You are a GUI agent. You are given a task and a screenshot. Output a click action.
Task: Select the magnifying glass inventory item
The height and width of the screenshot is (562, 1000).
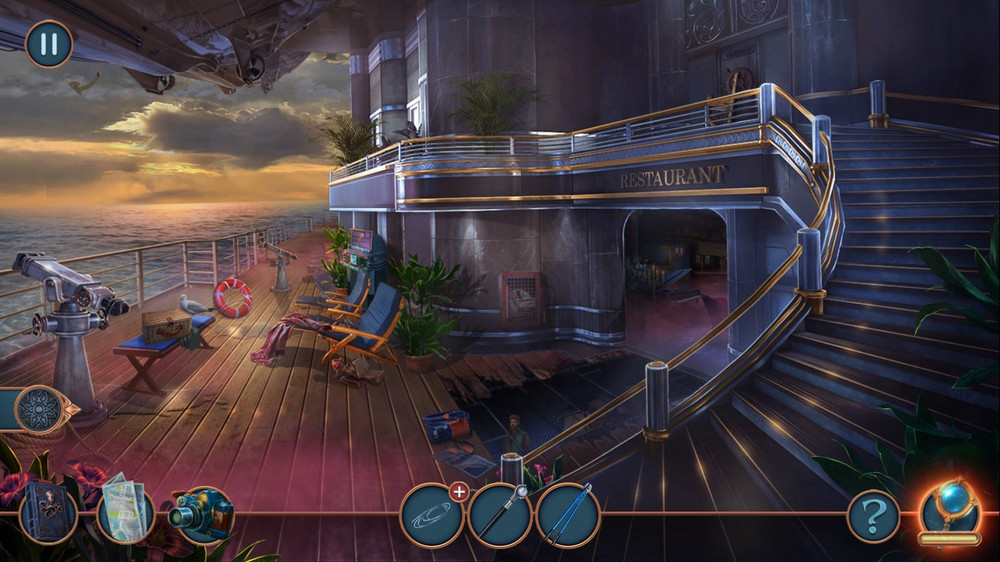tap(499, 516)
